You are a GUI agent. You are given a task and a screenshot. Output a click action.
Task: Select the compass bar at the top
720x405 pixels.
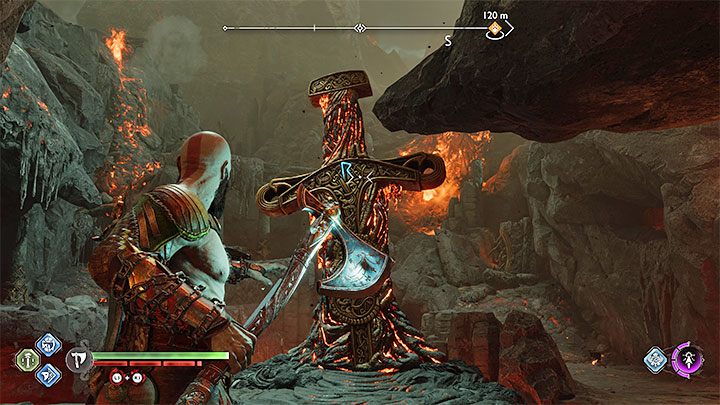pos(360,29)
